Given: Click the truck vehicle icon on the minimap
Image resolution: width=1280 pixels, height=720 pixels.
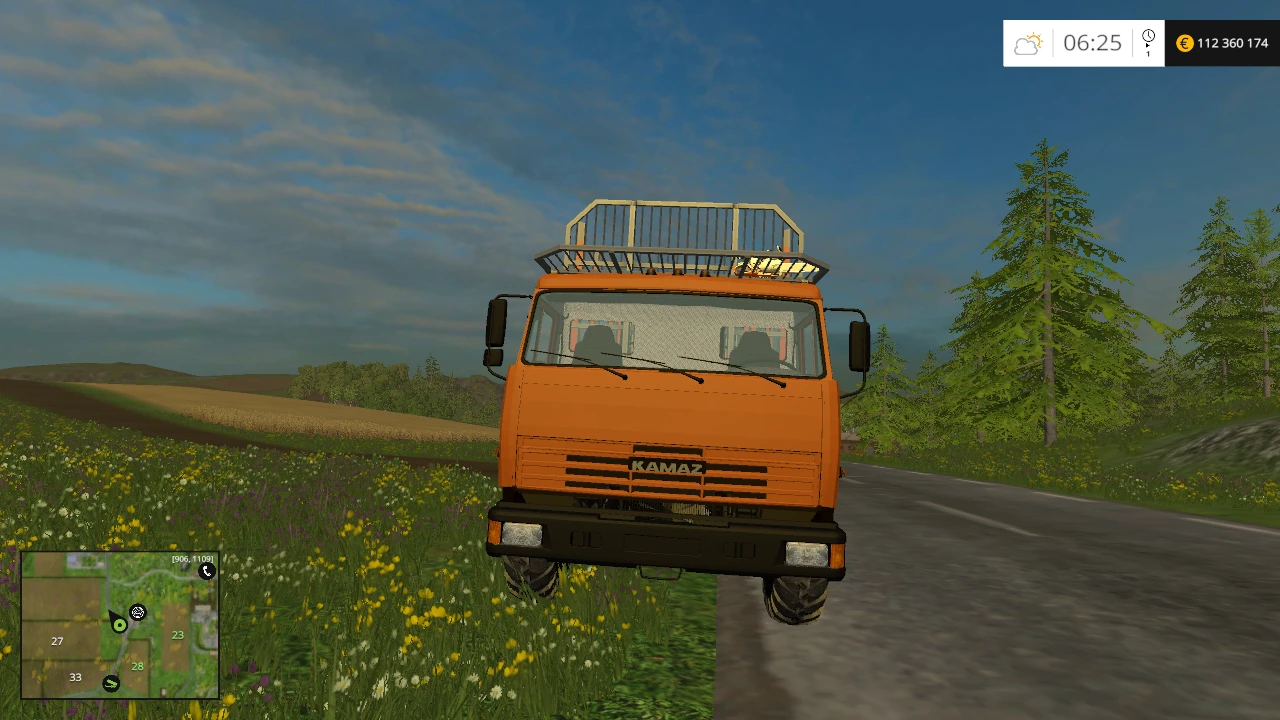Looking at the screenshot, I should 137,612.
